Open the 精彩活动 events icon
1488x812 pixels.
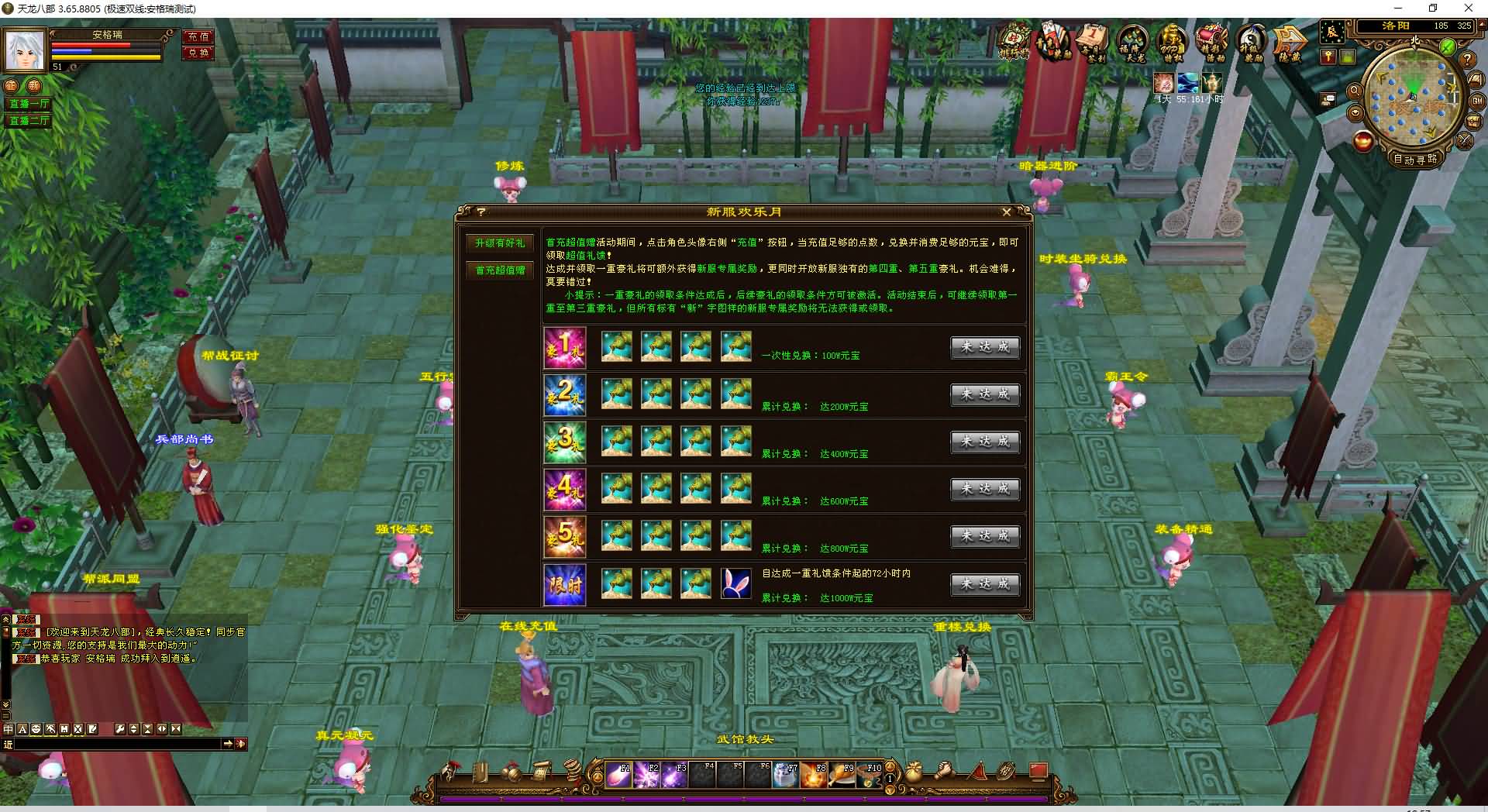pyautogui.click(x=1212, y=43)
